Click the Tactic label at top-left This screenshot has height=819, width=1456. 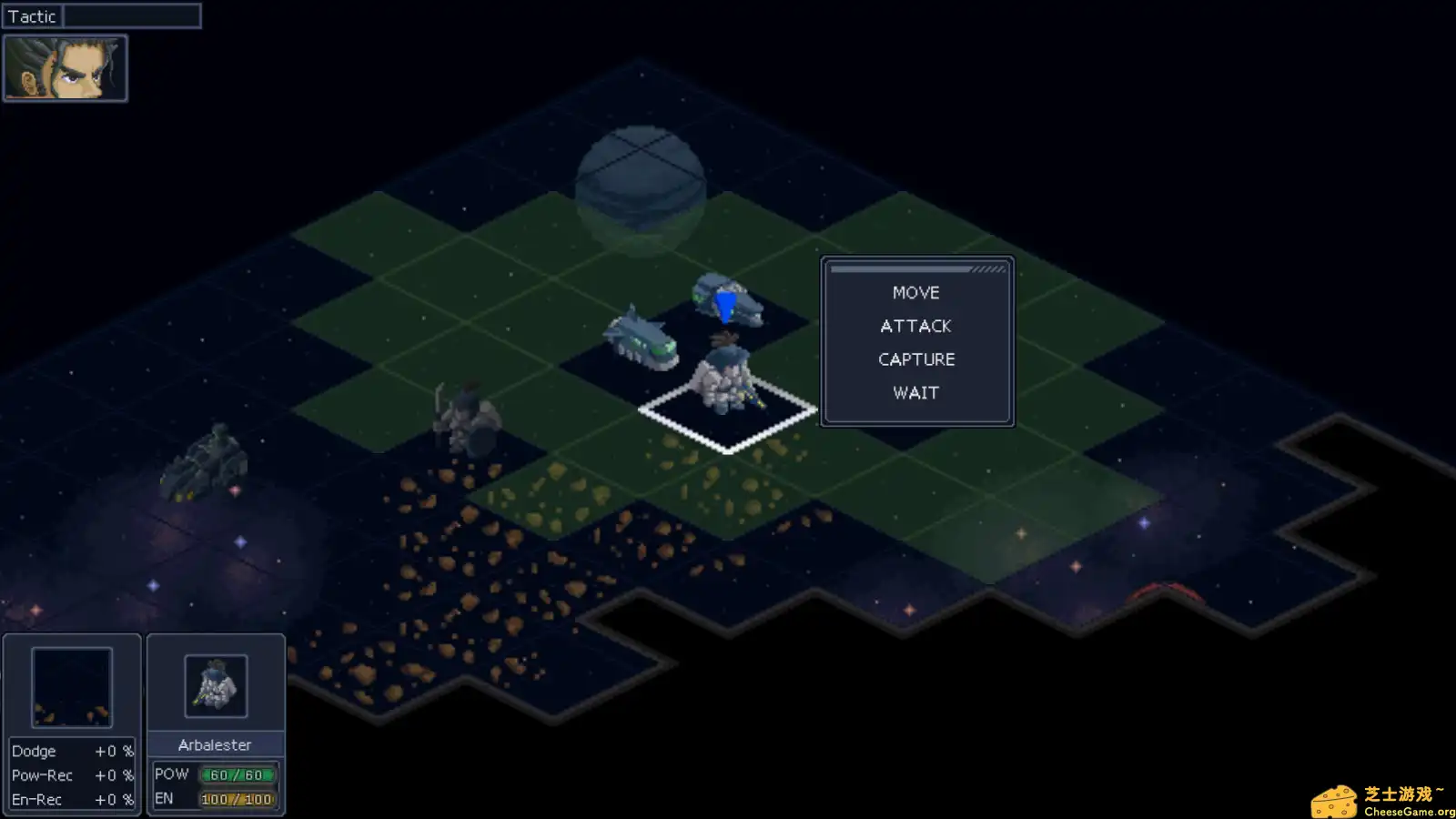click(32, 15)
